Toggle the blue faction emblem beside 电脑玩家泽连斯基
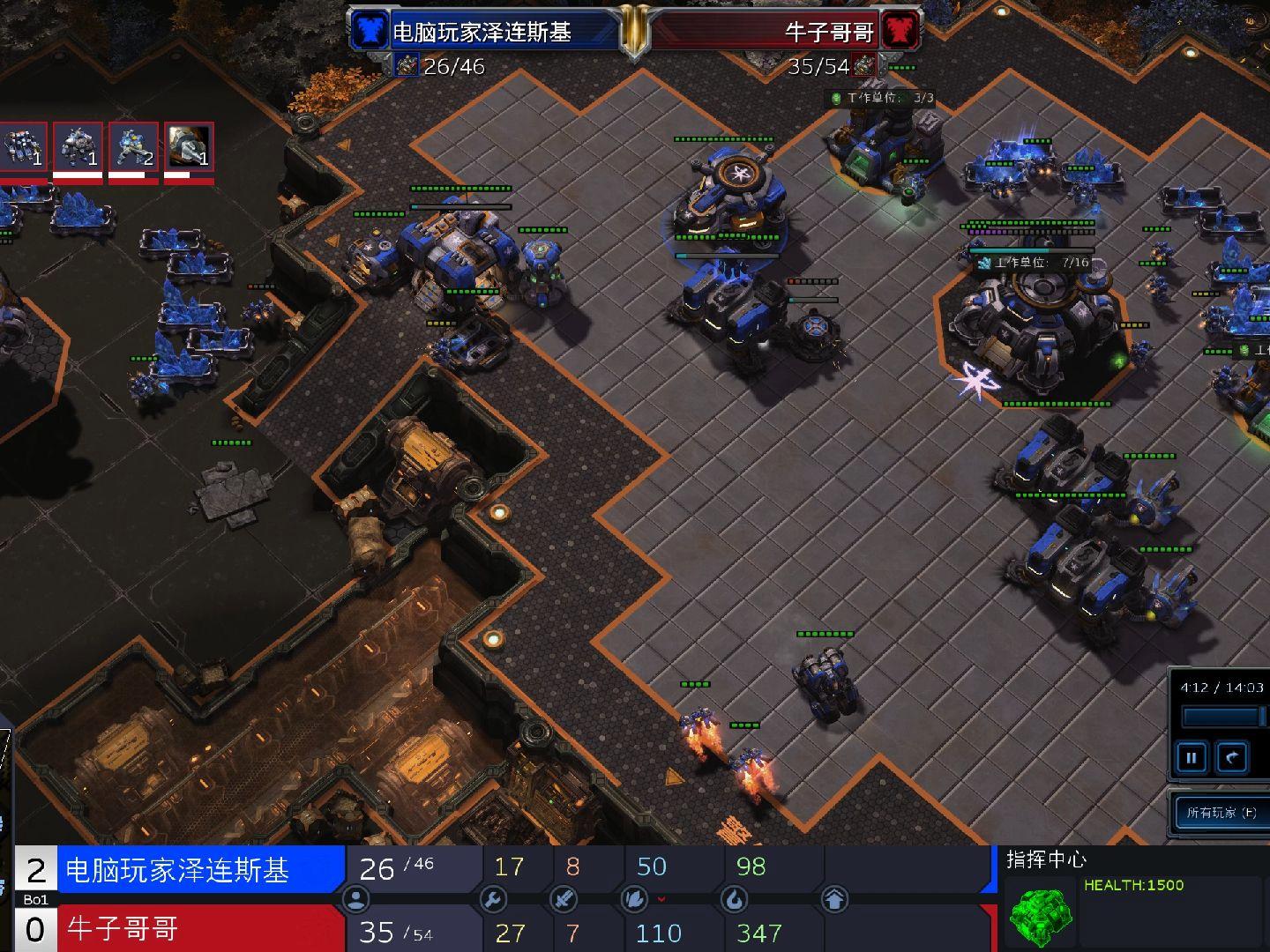 point(369,29)
